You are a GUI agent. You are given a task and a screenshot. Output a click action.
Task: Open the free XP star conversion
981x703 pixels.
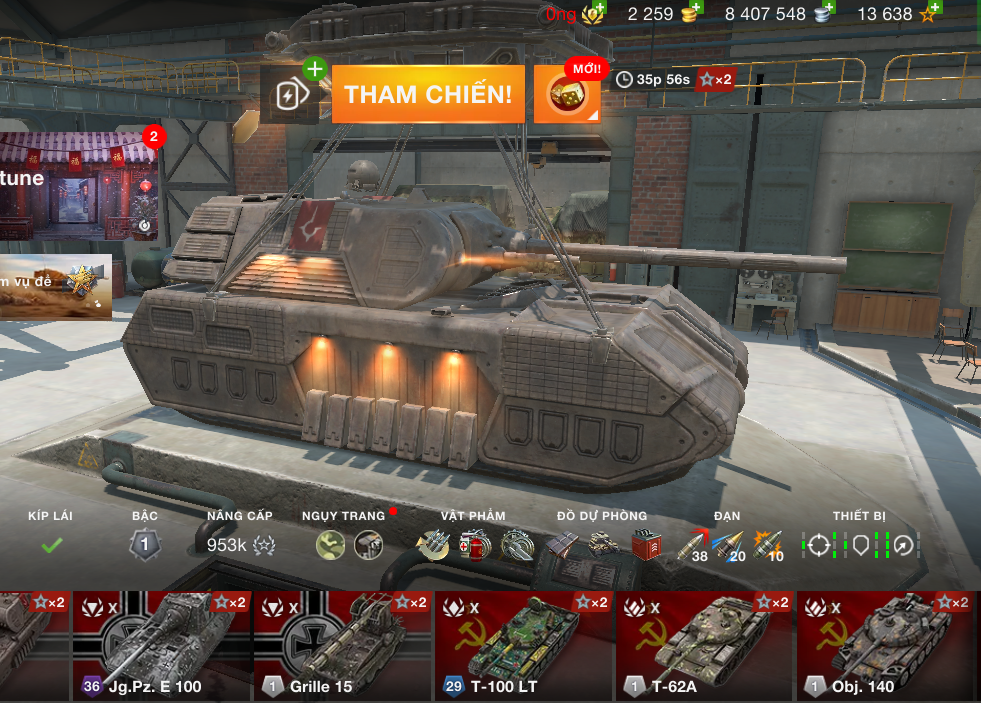(930, 13)
